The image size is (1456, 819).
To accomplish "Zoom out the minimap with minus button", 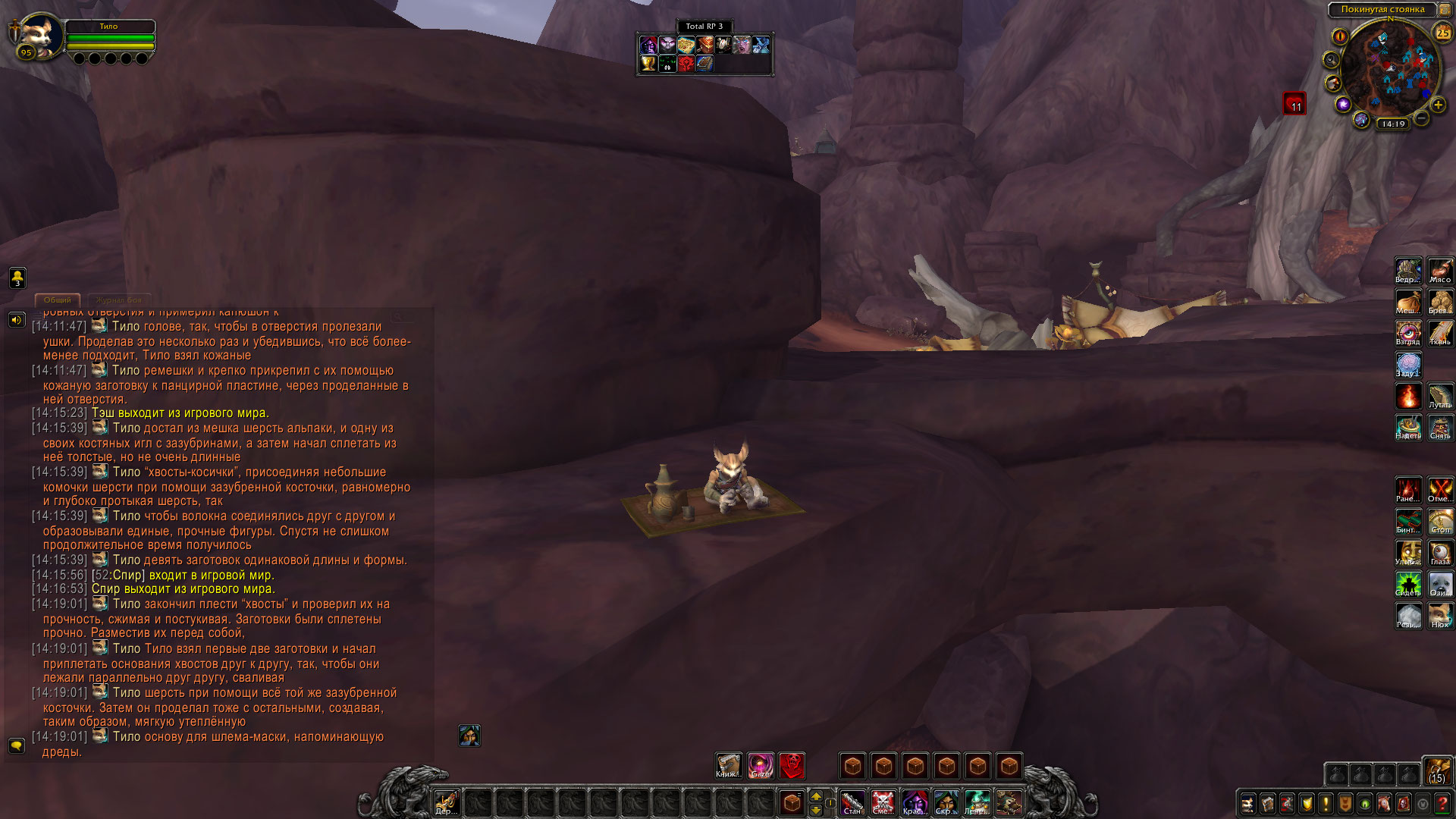I will click(x=1422, y=118).
